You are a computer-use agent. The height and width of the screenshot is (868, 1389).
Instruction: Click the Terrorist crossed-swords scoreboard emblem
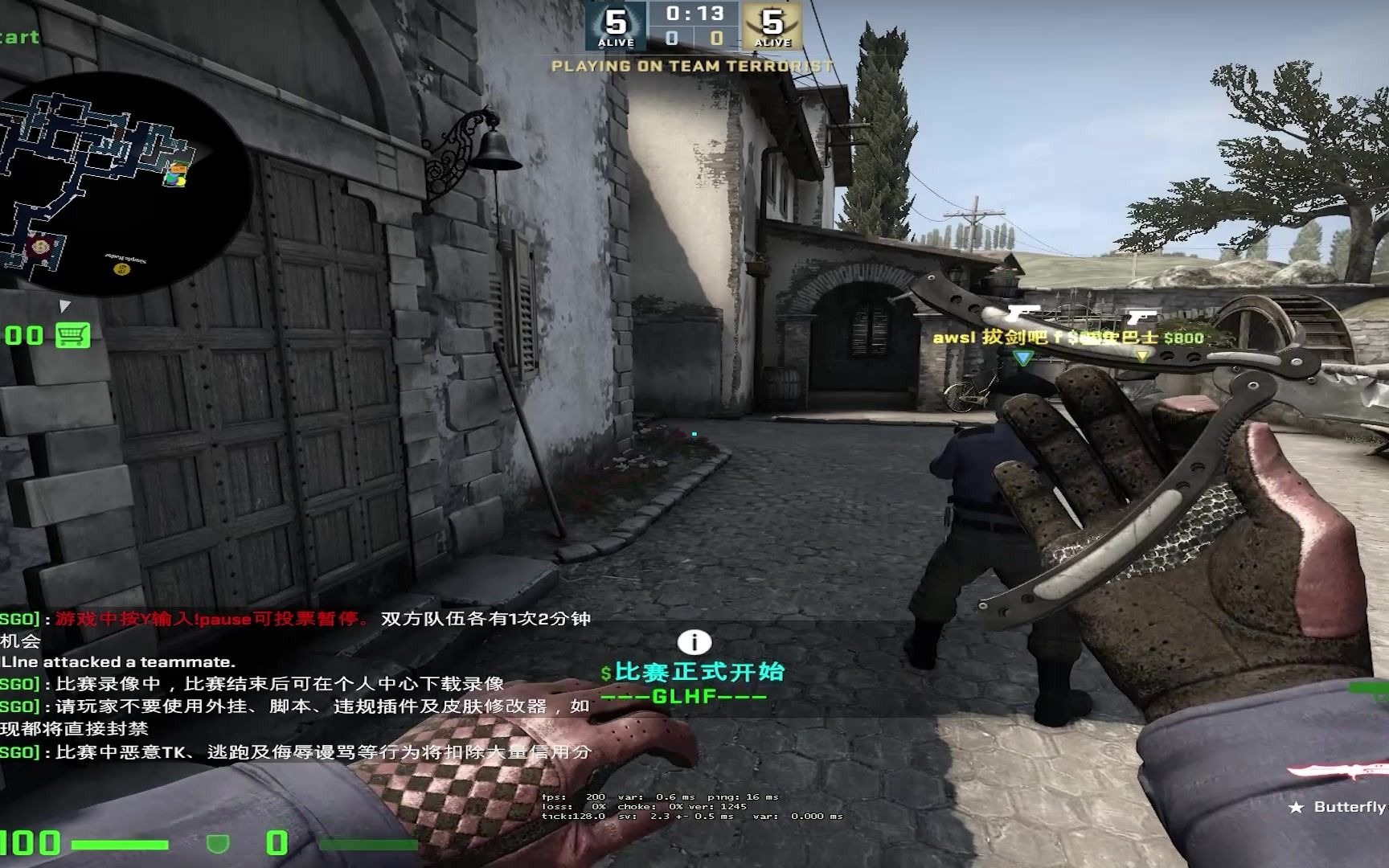click(x=774, y=24)
